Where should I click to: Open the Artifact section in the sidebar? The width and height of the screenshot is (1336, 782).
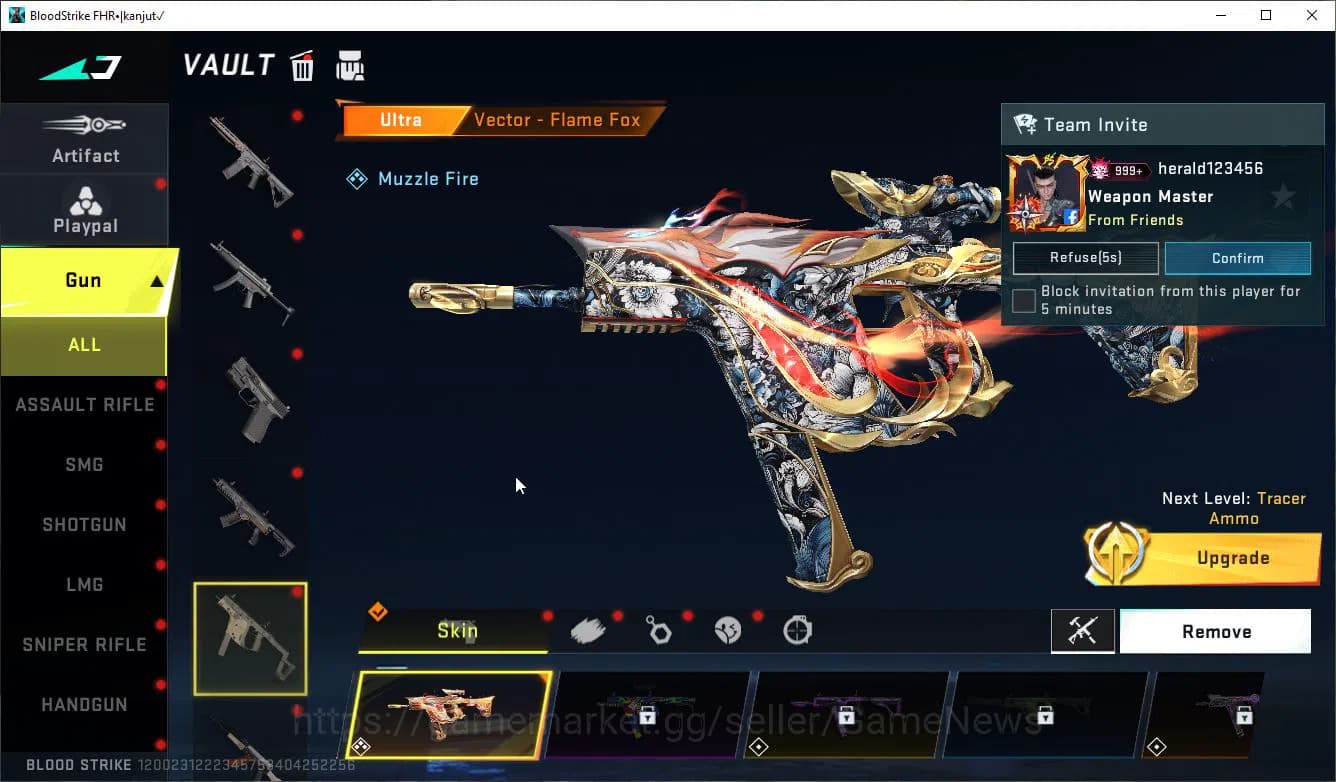click(85, 138)
